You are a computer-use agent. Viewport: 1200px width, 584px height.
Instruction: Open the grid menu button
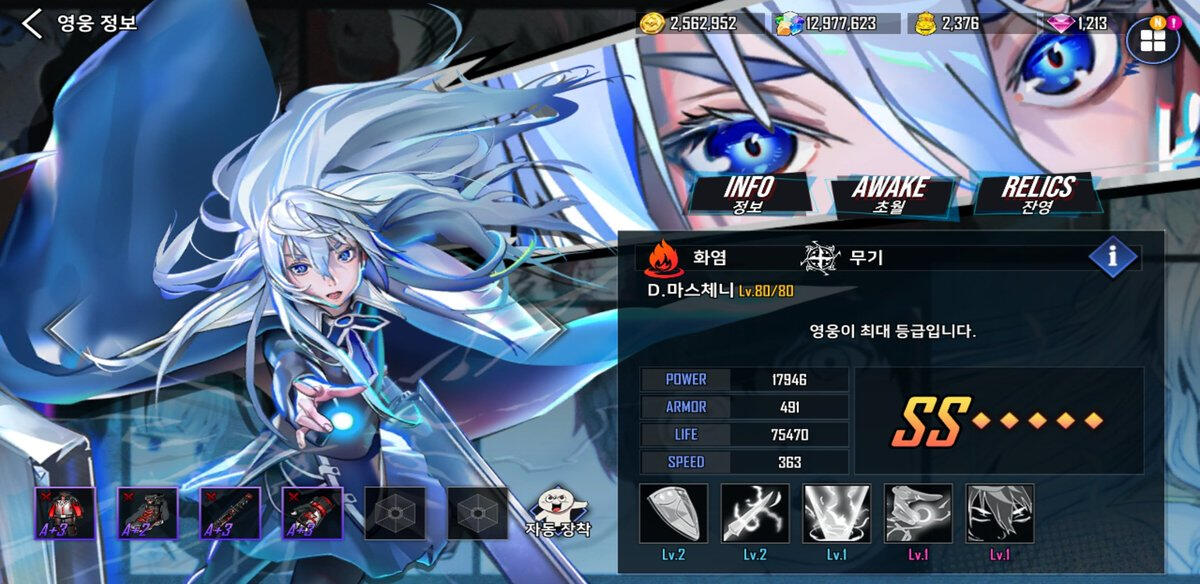coord(1153,40)
